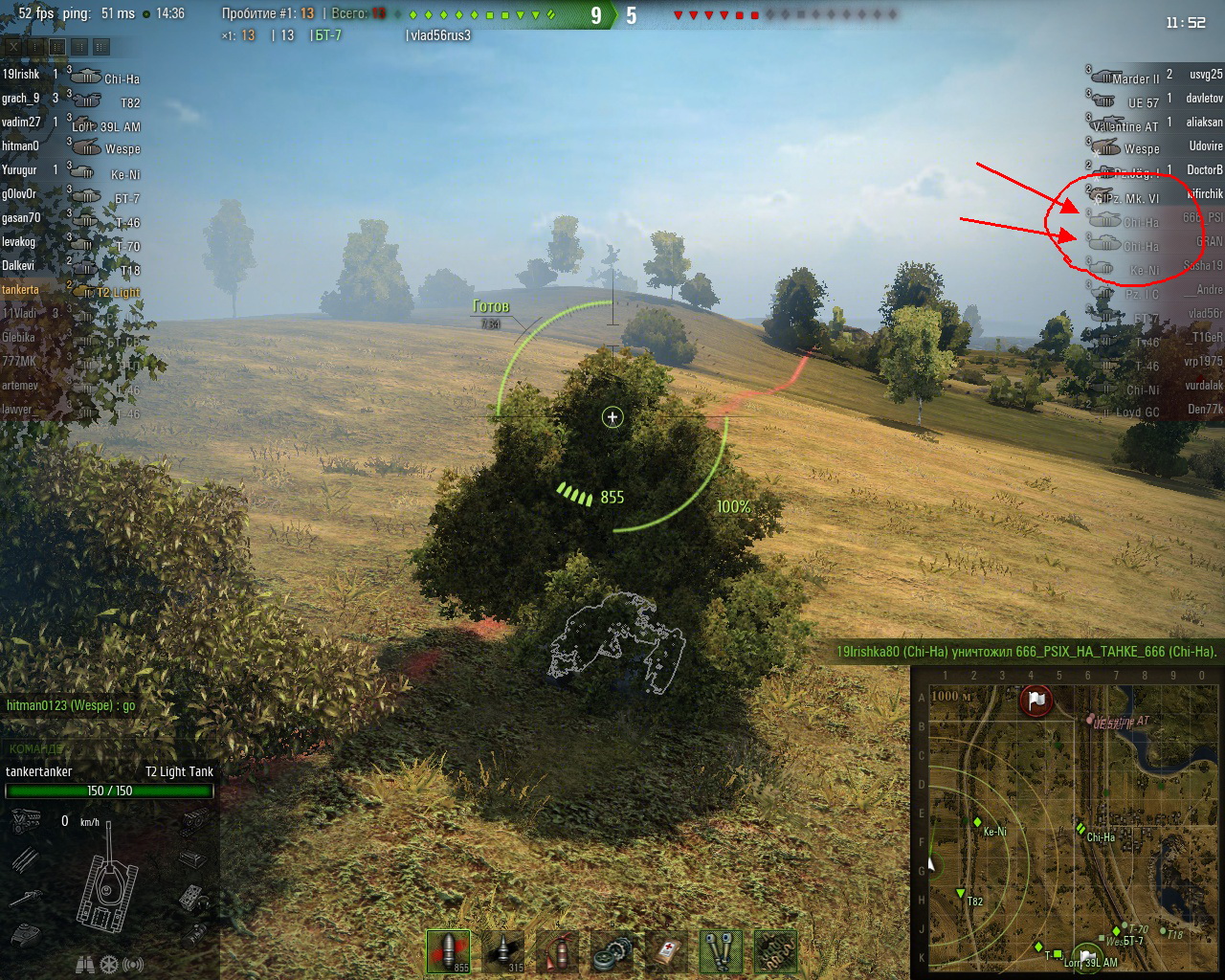This screenshot has height=980, width=1225.
Task: Click the camouflage net equipment icon
Action: point(774,949)
